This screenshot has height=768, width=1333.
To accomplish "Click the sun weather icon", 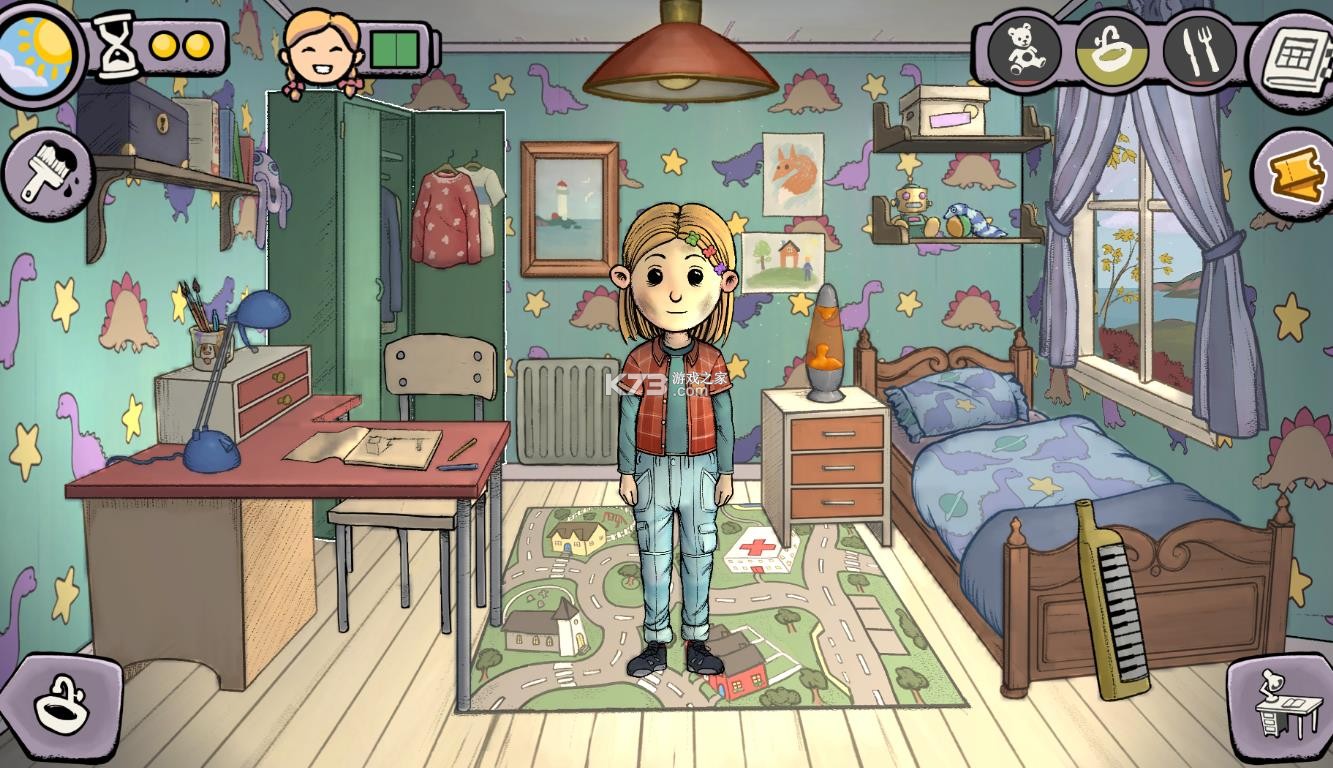I will [38, 48].
